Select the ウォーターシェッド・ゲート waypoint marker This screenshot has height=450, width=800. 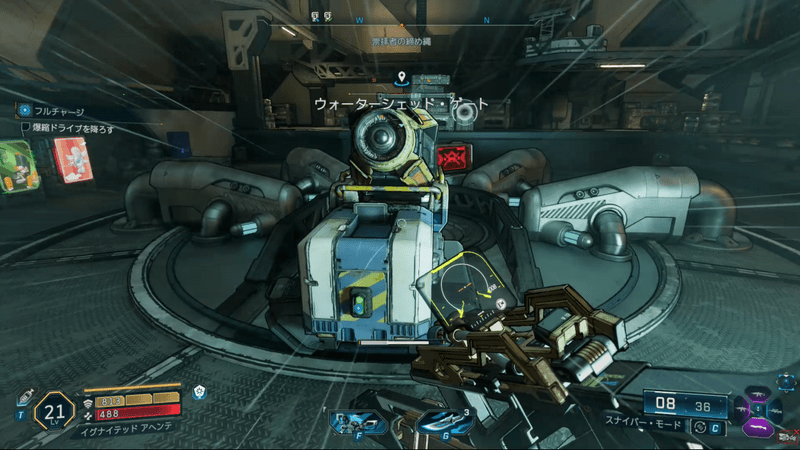pos(401,77)
